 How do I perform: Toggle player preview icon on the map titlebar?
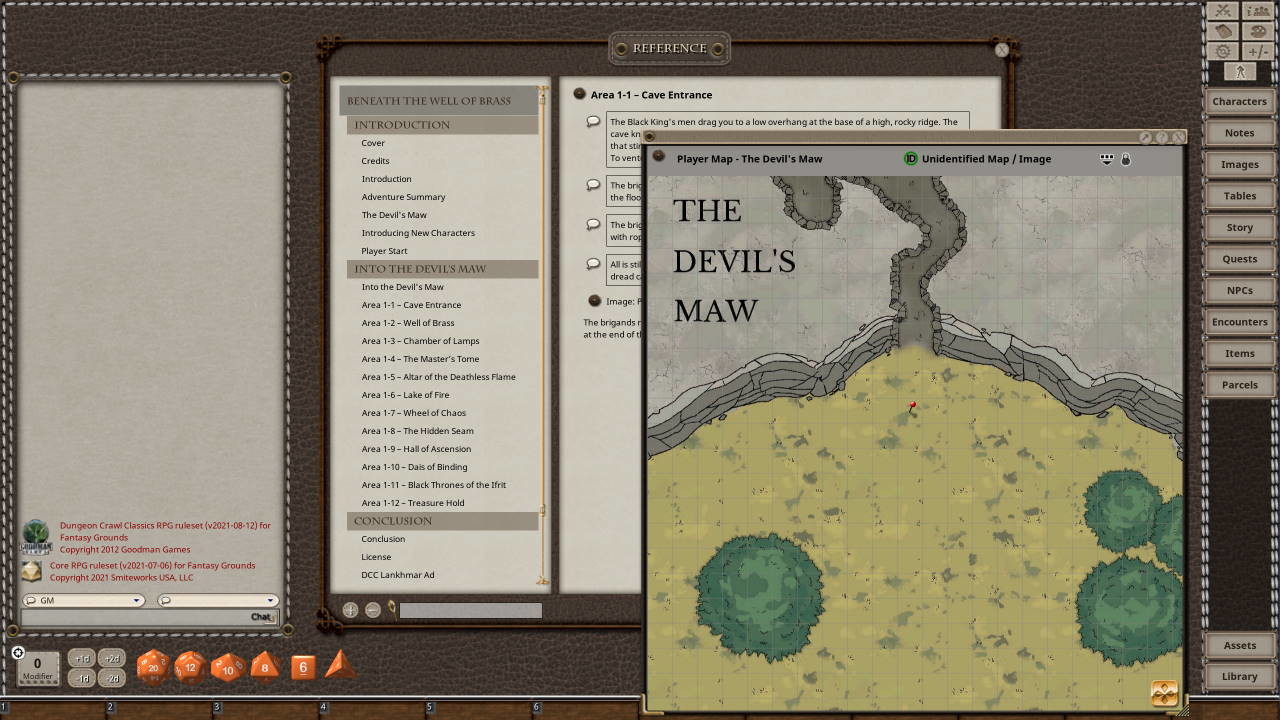tap(1106, 158)
